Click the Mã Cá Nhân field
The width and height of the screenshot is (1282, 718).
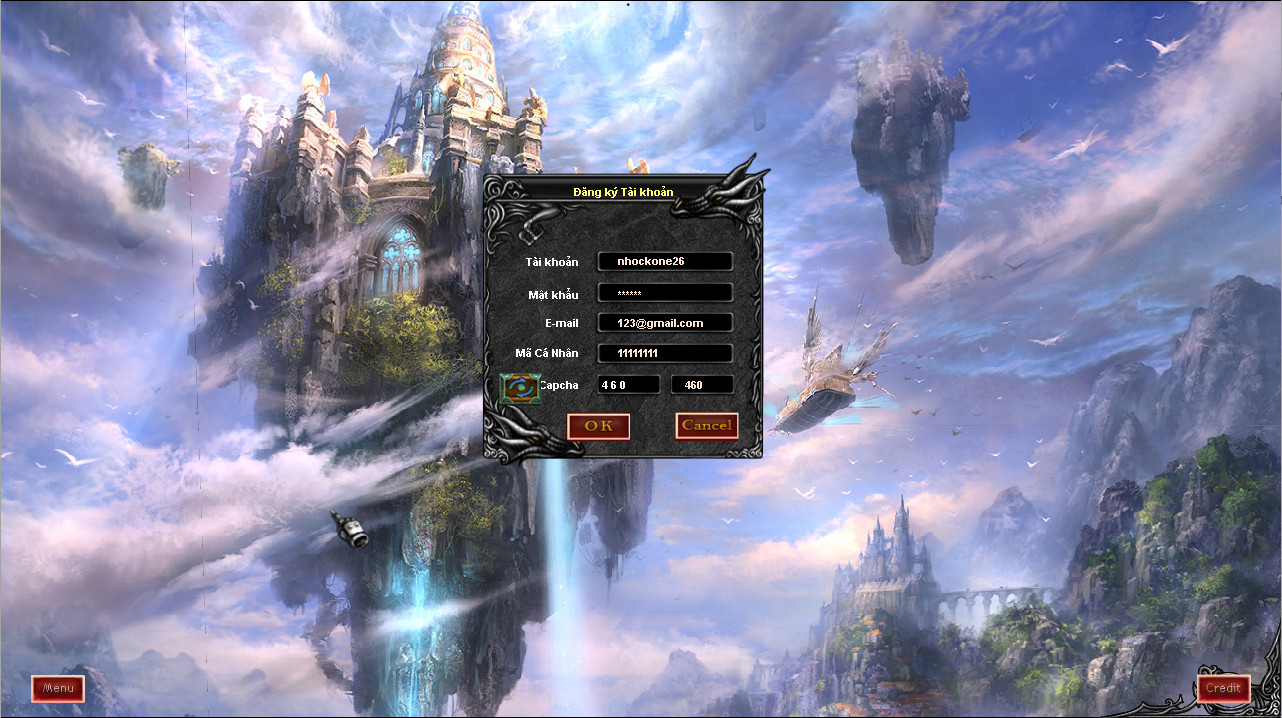pos(665,354)
